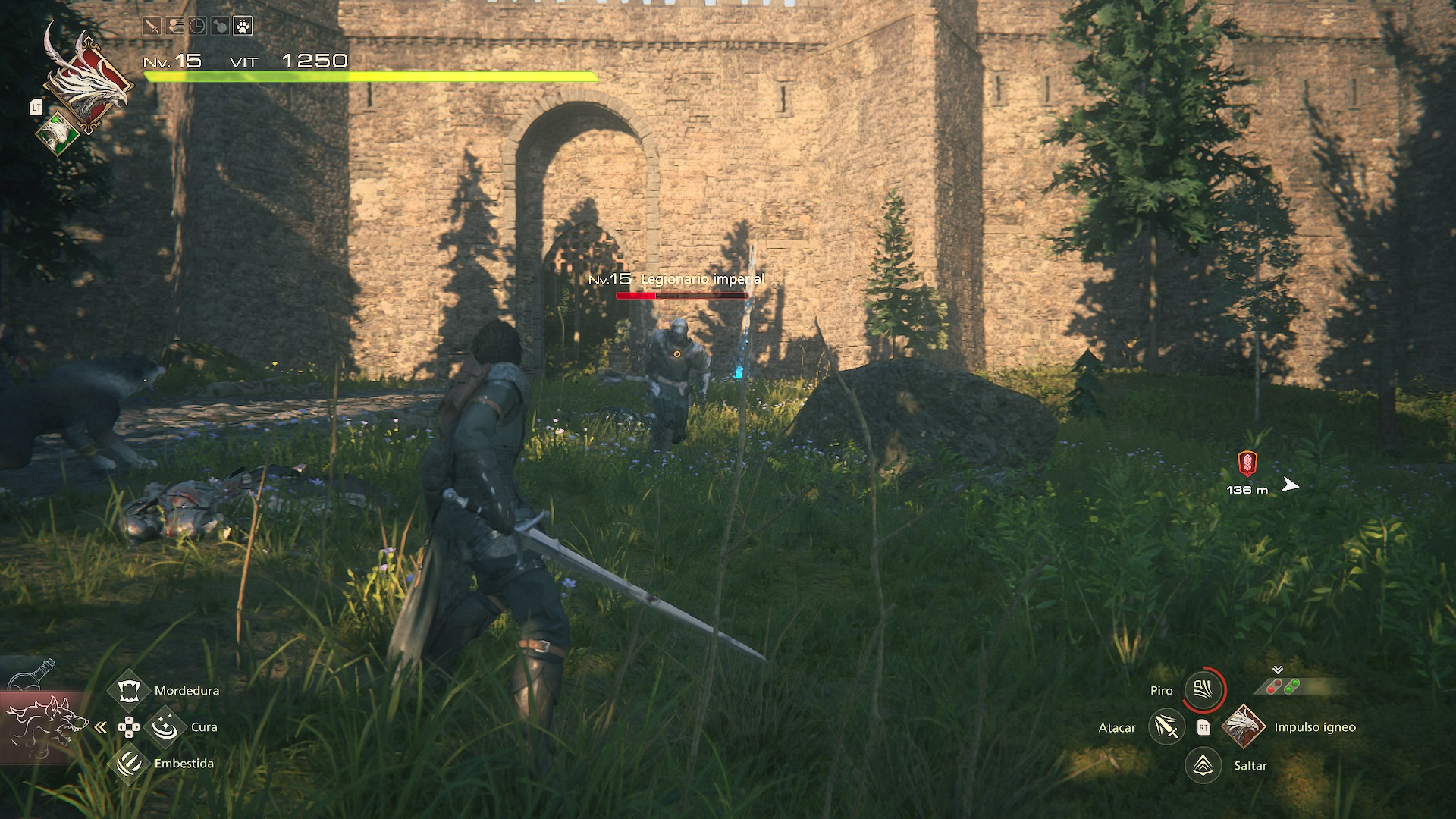
Task: Cast the Piro magic ability
Action: pos(1203,690)
